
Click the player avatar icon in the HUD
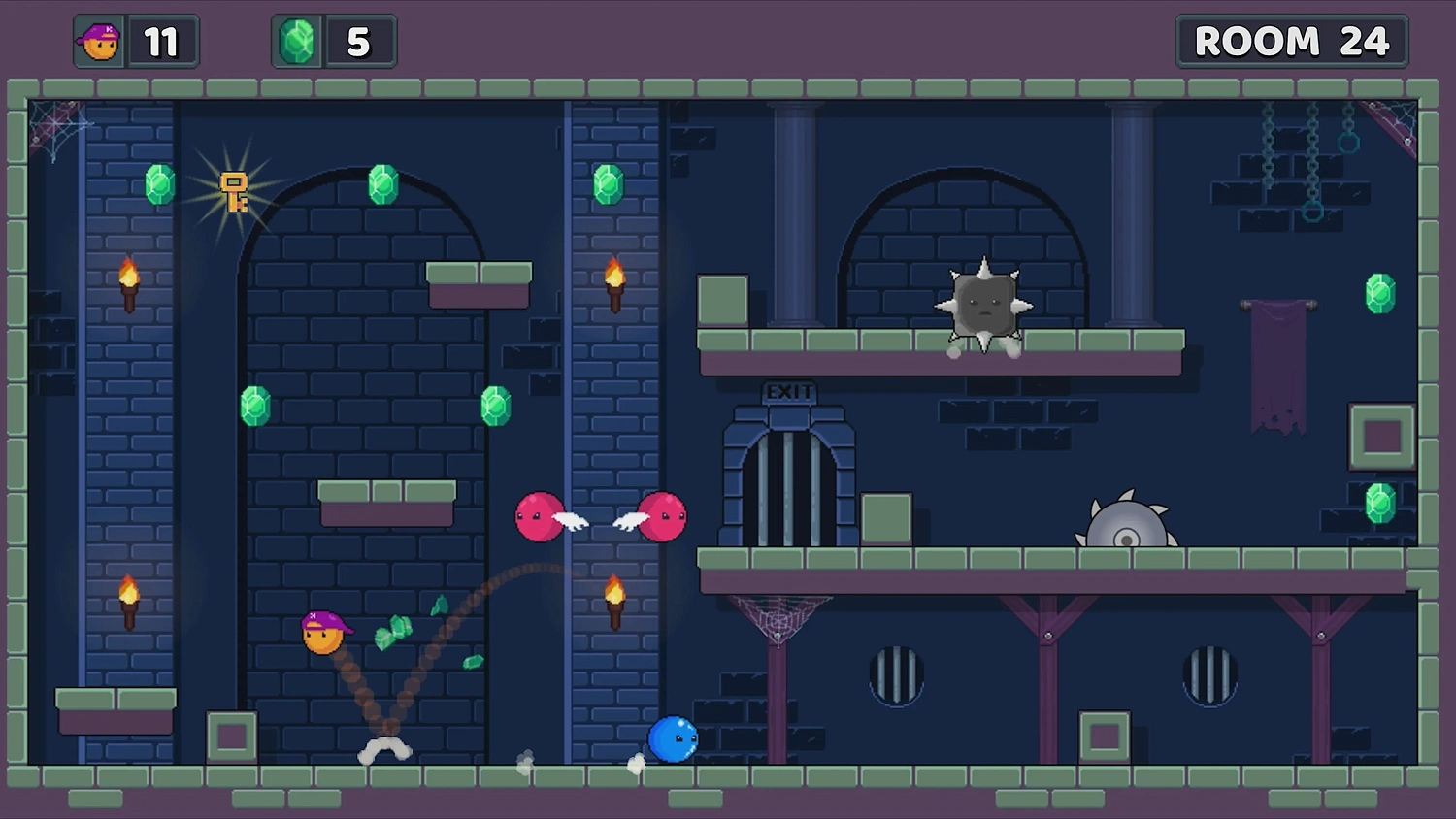(x=98, y=42)
